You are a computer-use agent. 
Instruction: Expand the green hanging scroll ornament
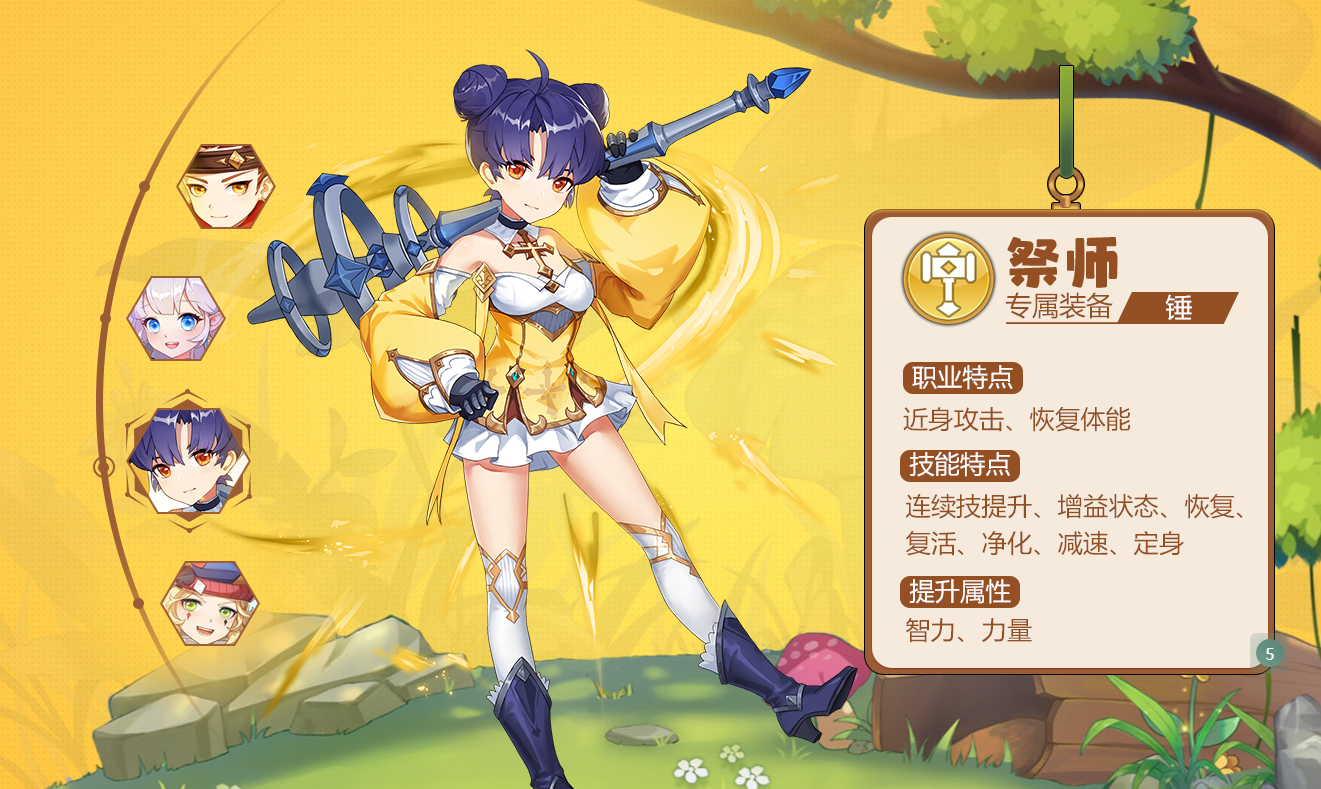1064,140
